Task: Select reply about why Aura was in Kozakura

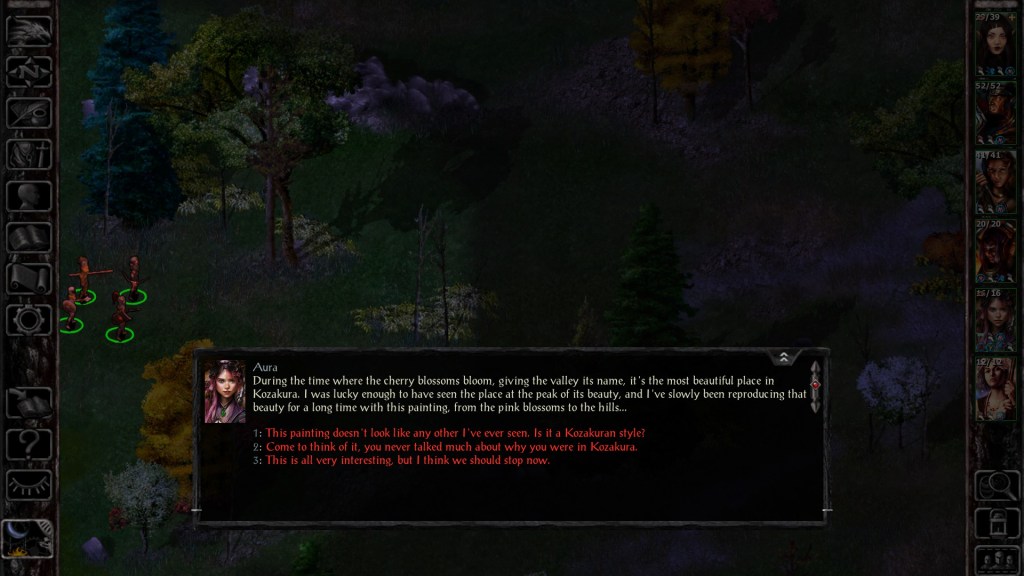Action: 451,447
